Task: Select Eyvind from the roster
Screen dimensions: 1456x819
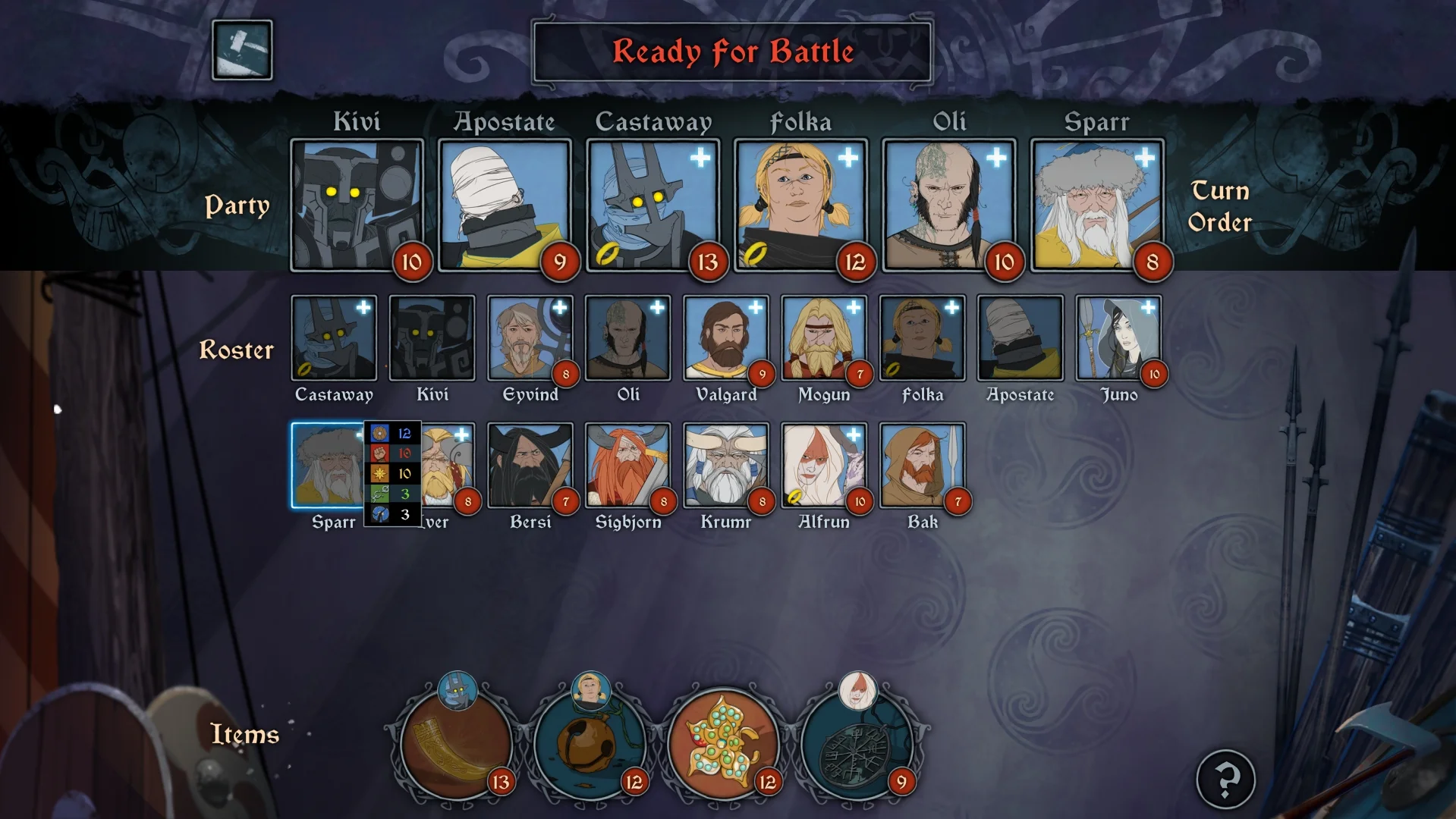Action: pos(530,338)
